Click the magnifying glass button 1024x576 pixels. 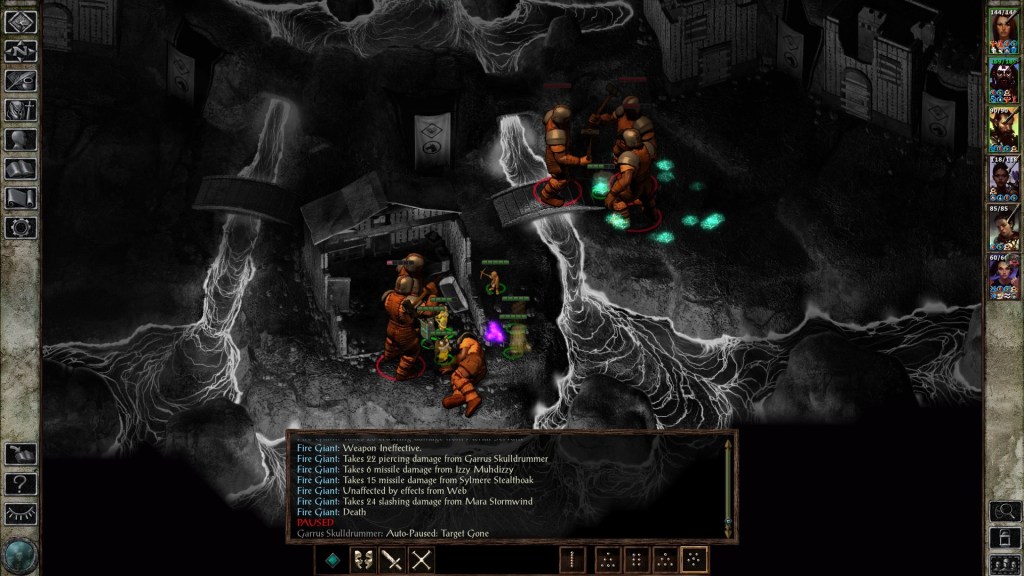coord(1004,511)
